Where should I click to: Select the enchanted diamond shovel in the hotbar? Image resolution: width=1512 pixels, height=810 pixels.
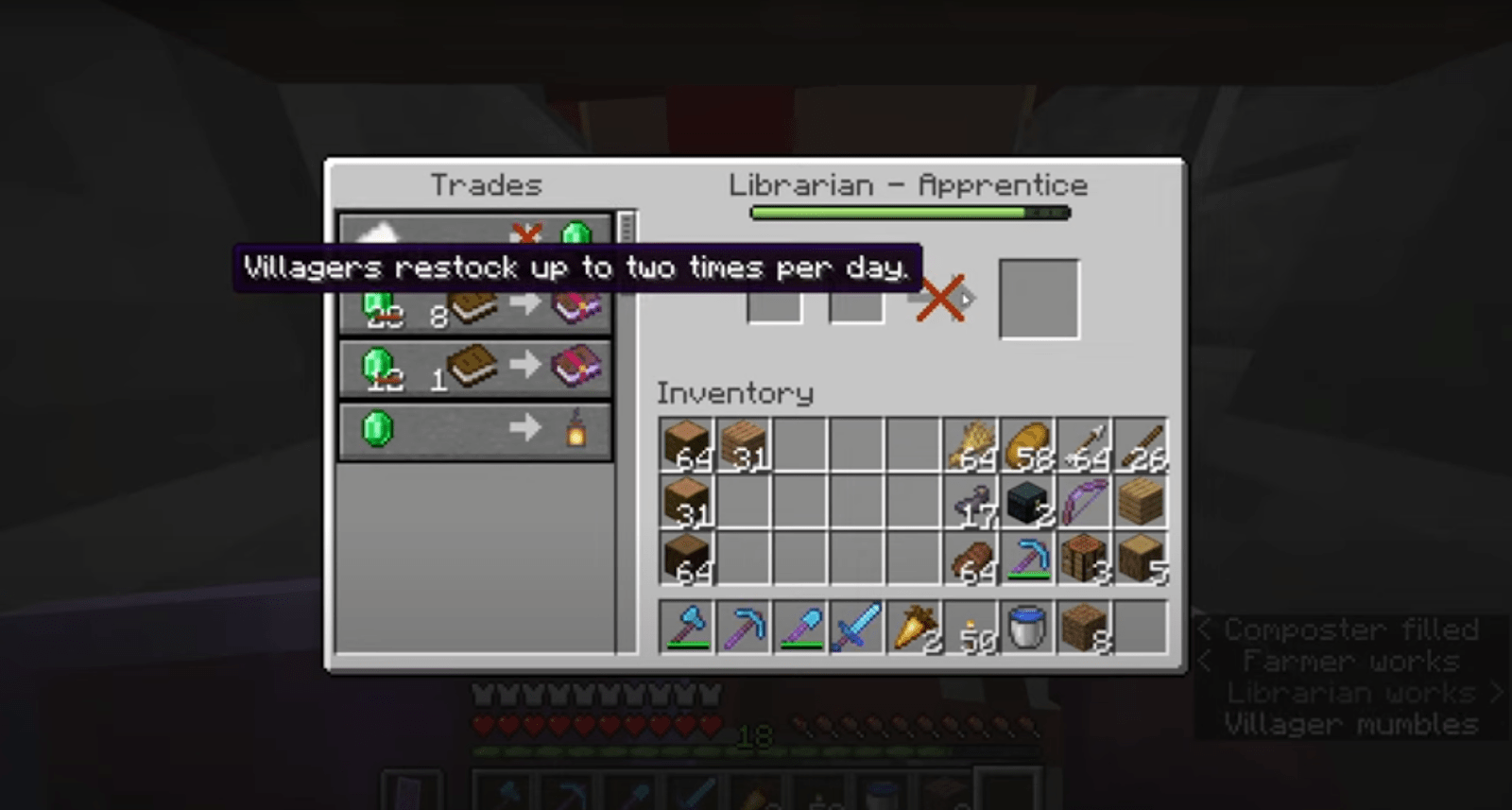pos(801,626)
